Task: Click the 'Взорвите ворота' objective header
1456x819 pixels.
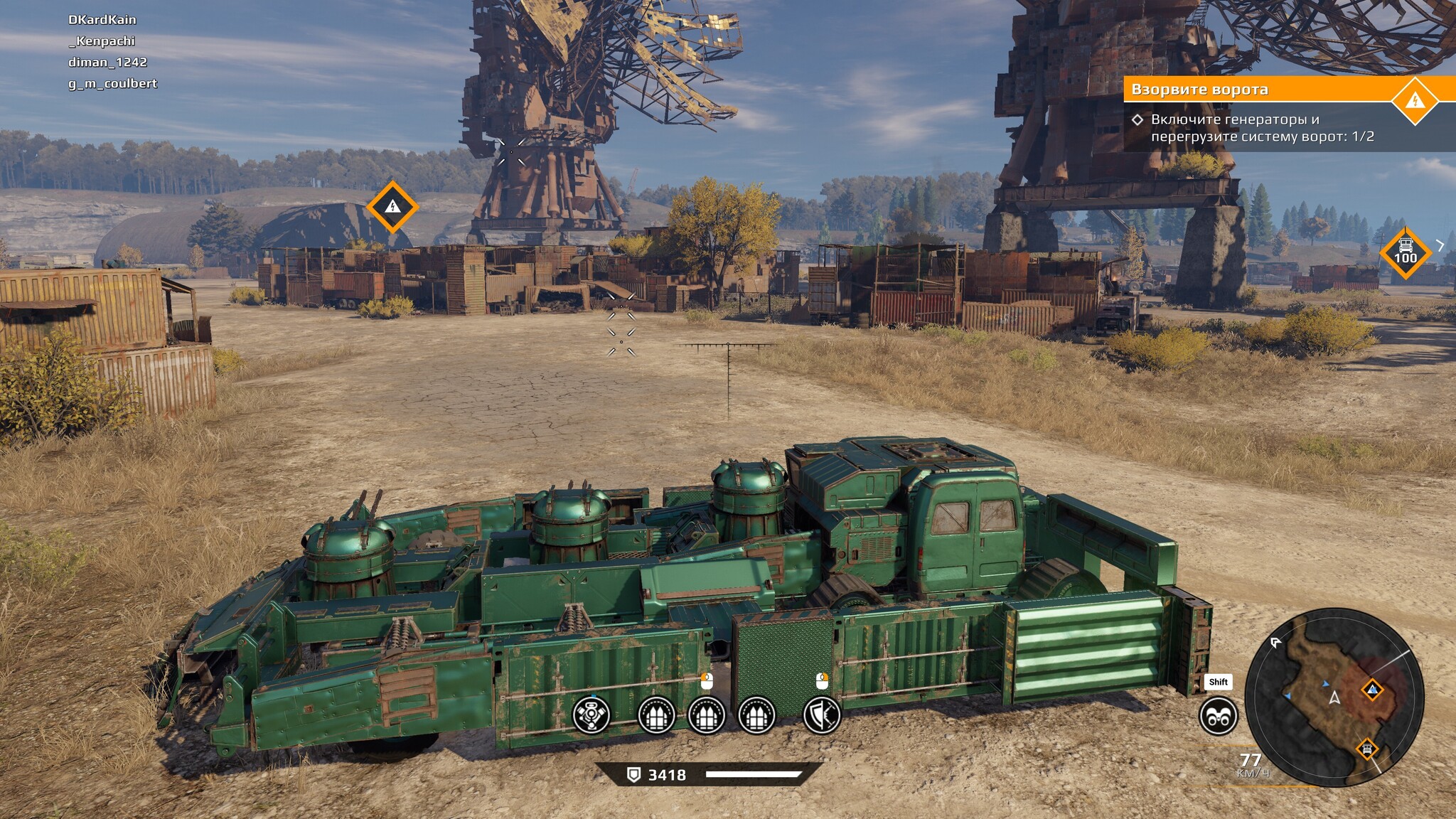Action: point(1199,90)
